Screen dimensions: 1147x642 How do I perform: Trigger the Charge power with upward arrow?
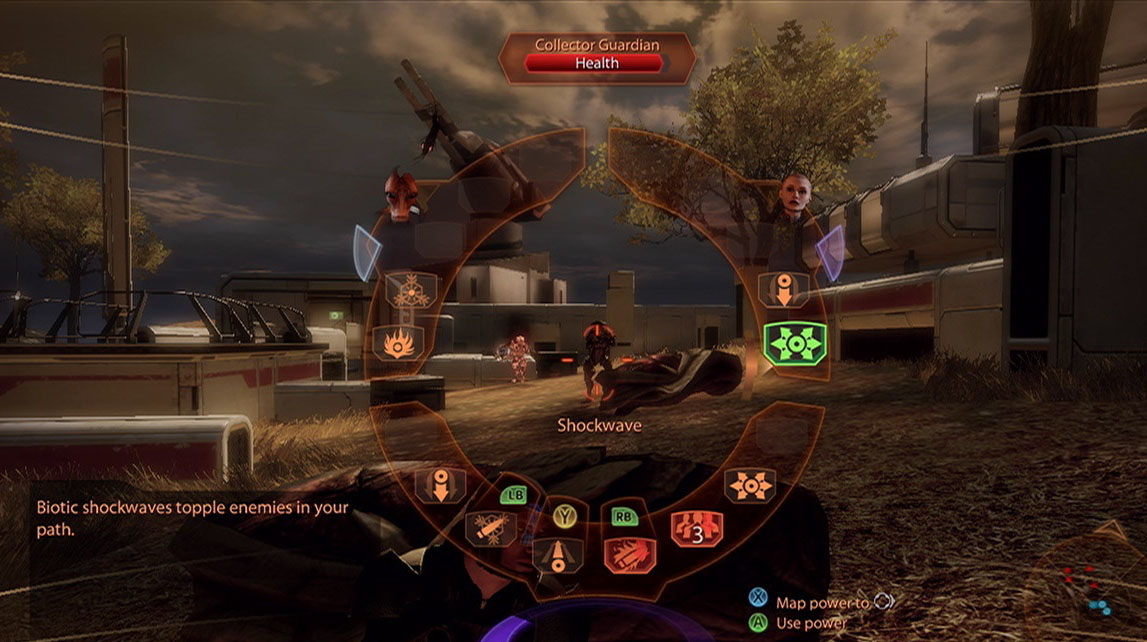click(x=558, y=554)
